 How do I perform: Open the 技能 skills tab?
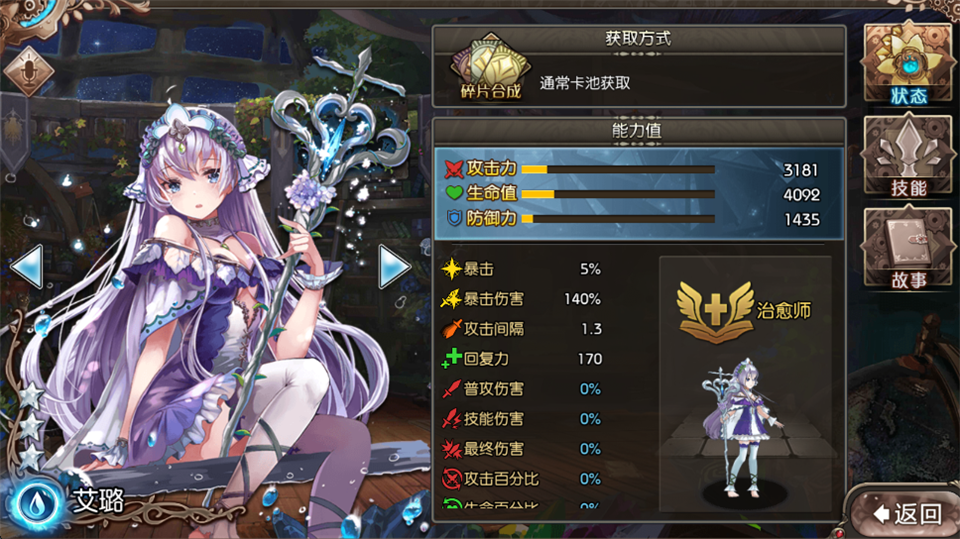pyautogui.click(x=909, y=157)
